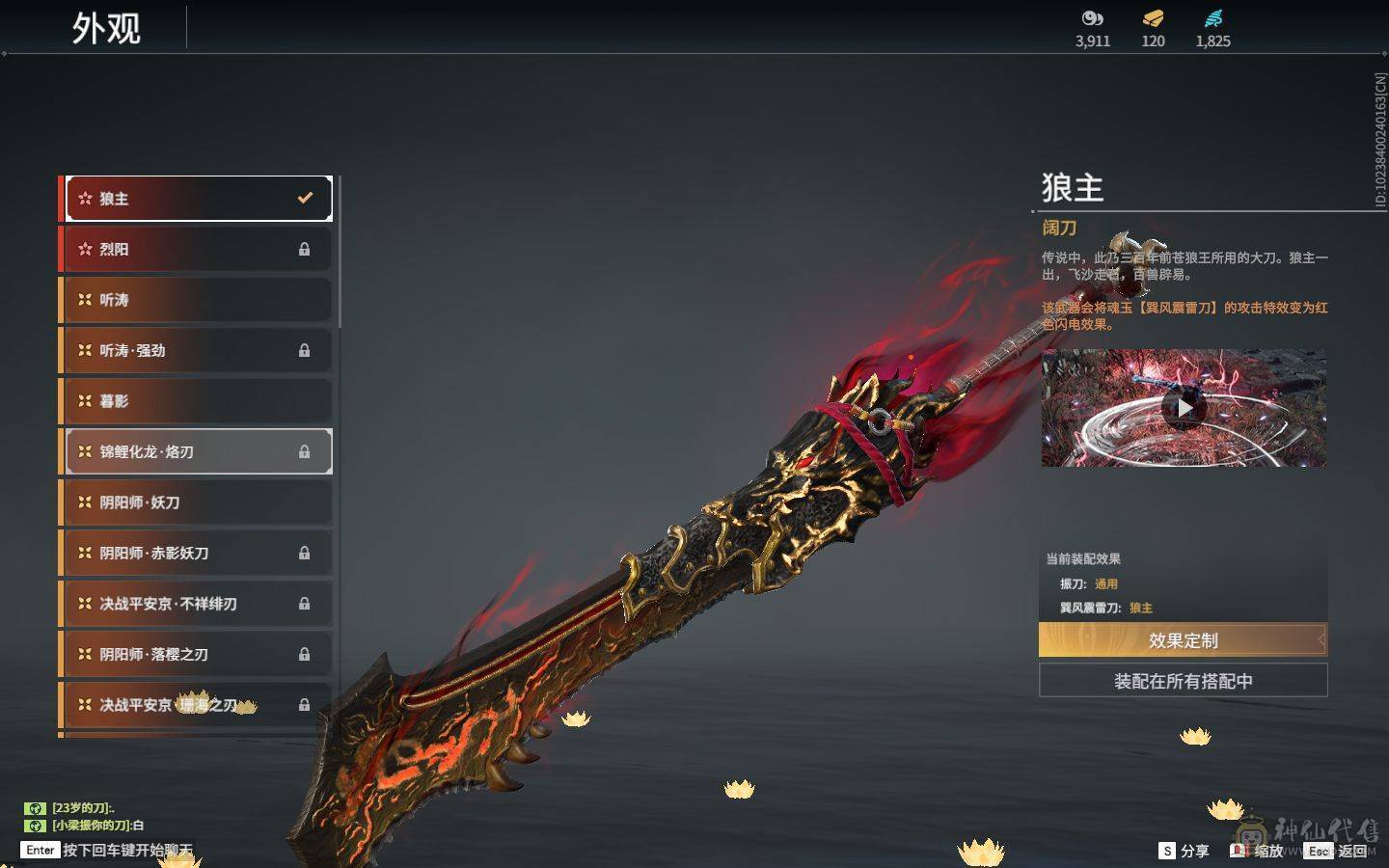Click 装配在所有搭配中 button
The height and width of the screenshot is (868, 1389).
pos(1183,681)
